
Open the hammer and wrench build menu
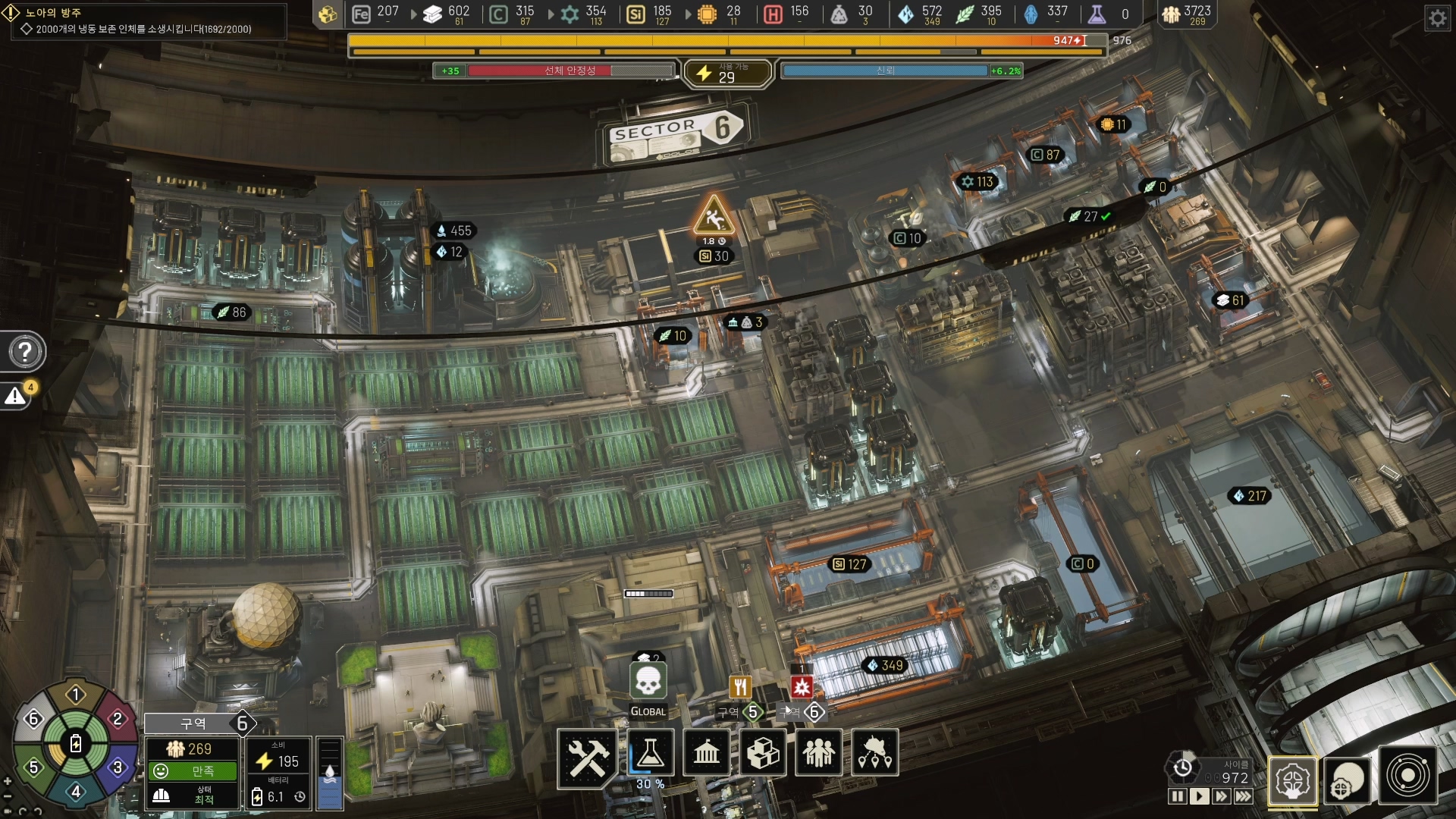588,756
